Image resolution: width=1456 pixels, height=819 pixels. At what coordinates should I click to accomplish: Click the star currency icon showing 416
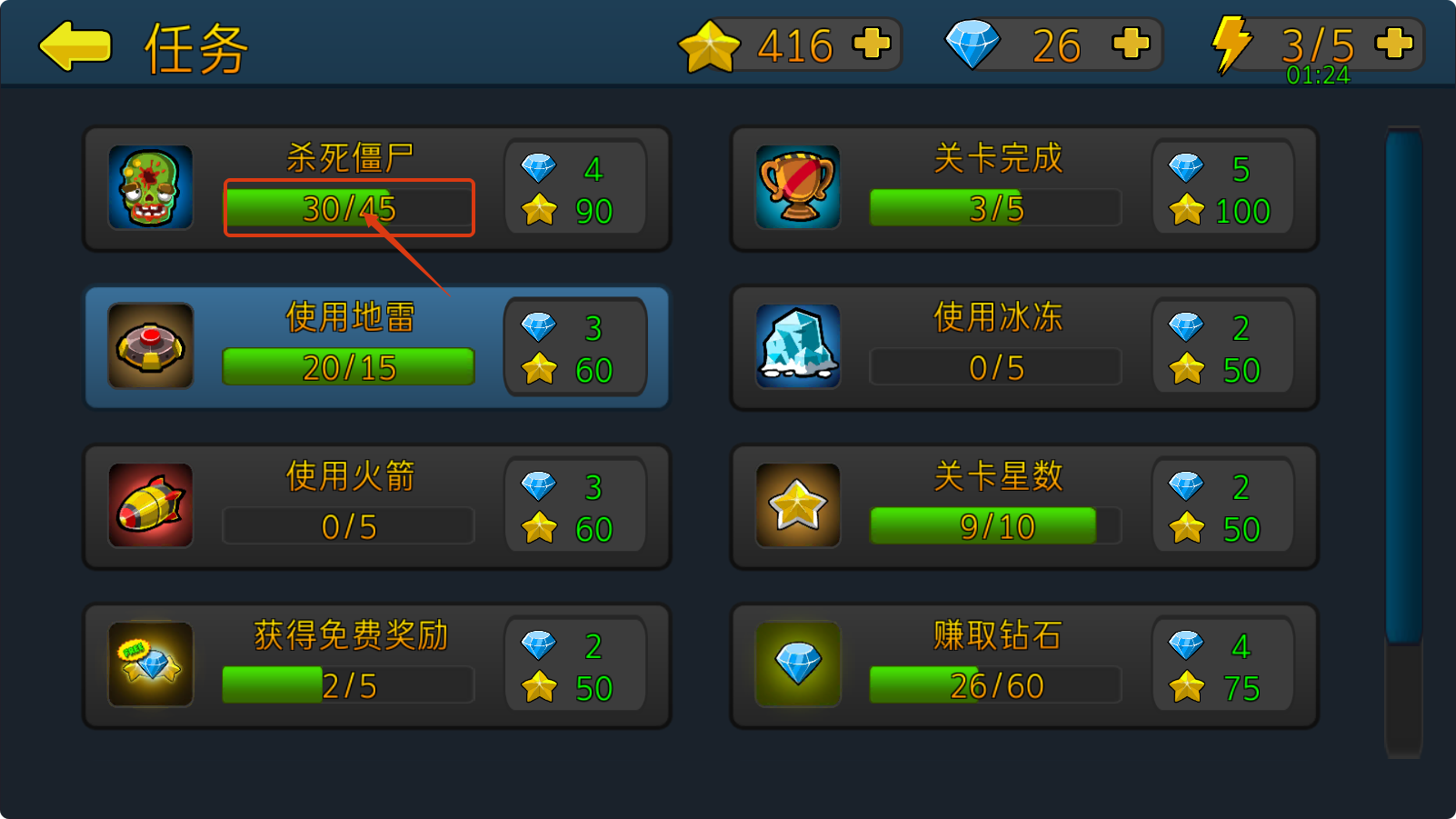[712, 44]
